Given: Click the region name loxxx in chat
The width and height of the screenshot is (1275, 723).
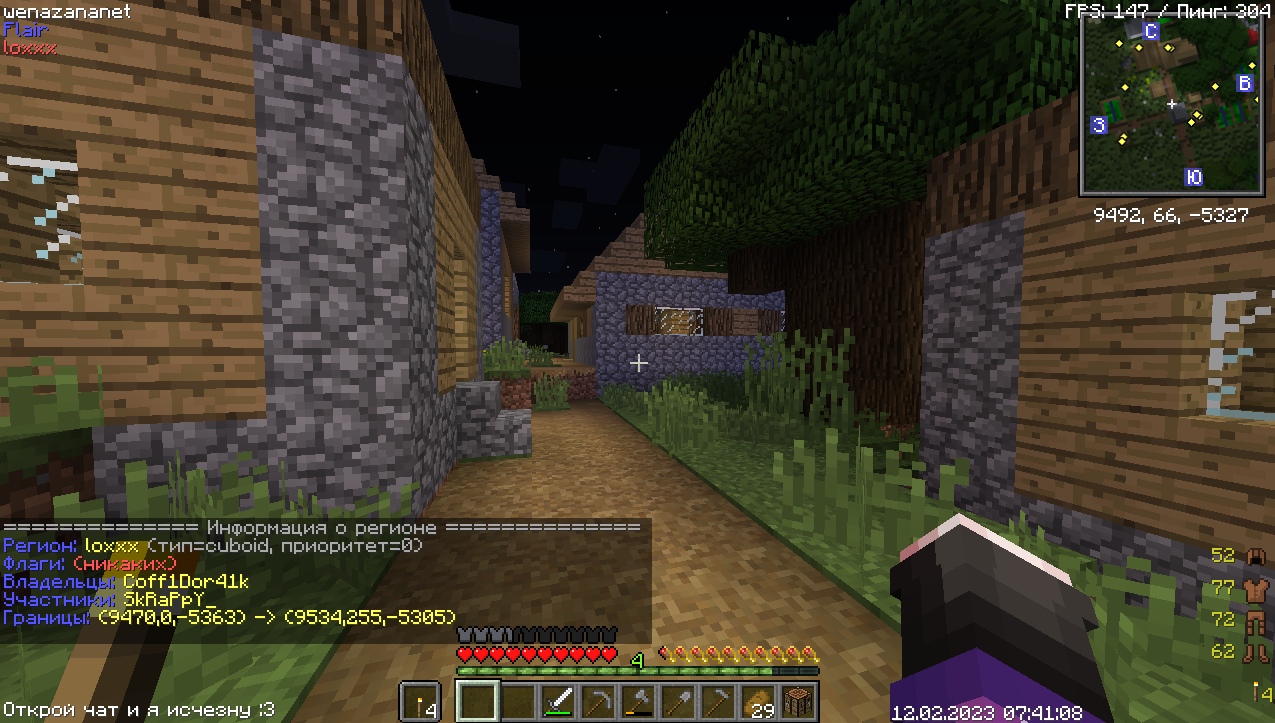Looking at the screenshot, I should pyautogui.click(x=111, y=546).
